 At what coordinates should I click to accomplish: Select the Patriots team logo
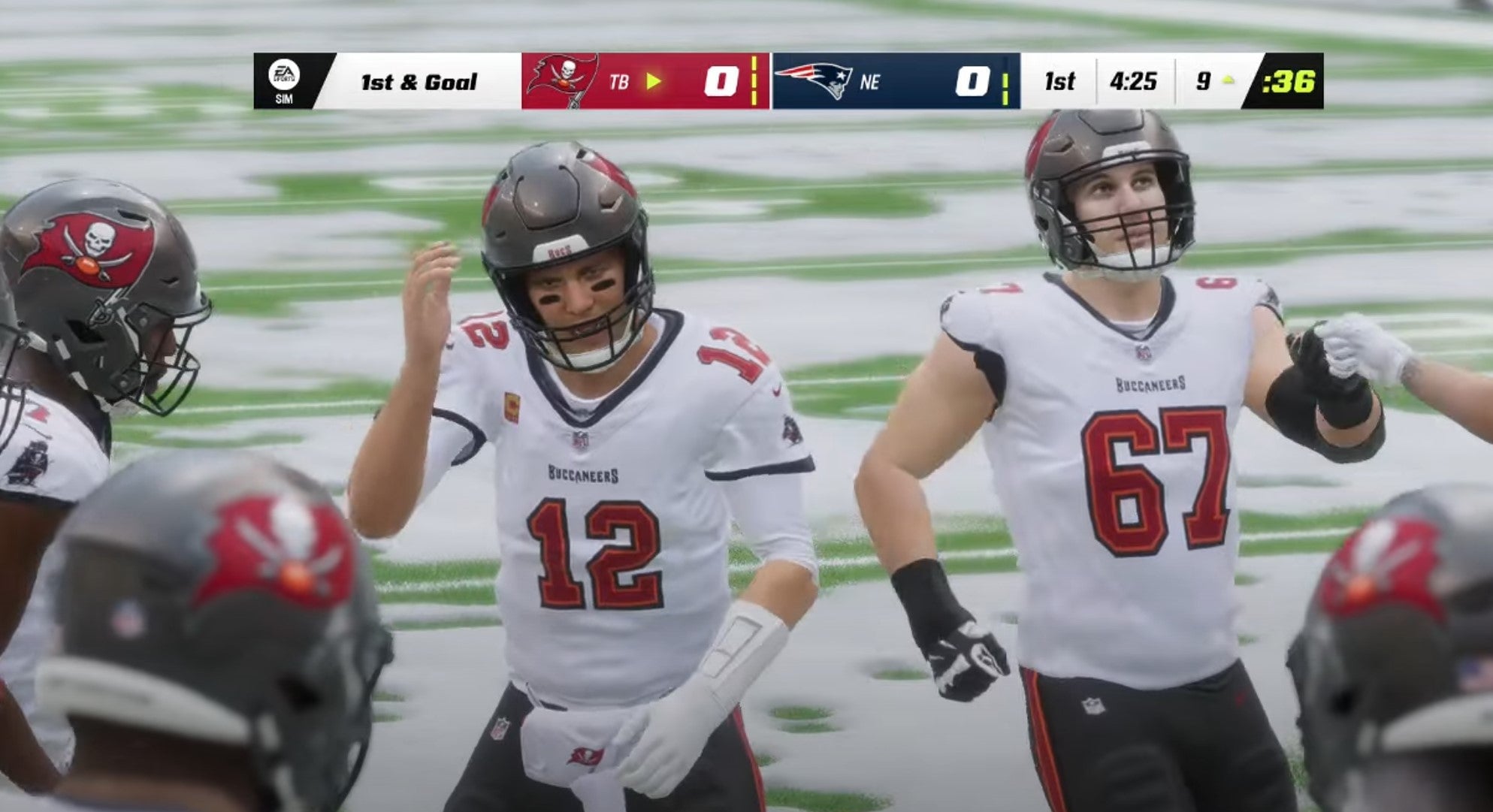click(x=815, y=79)
